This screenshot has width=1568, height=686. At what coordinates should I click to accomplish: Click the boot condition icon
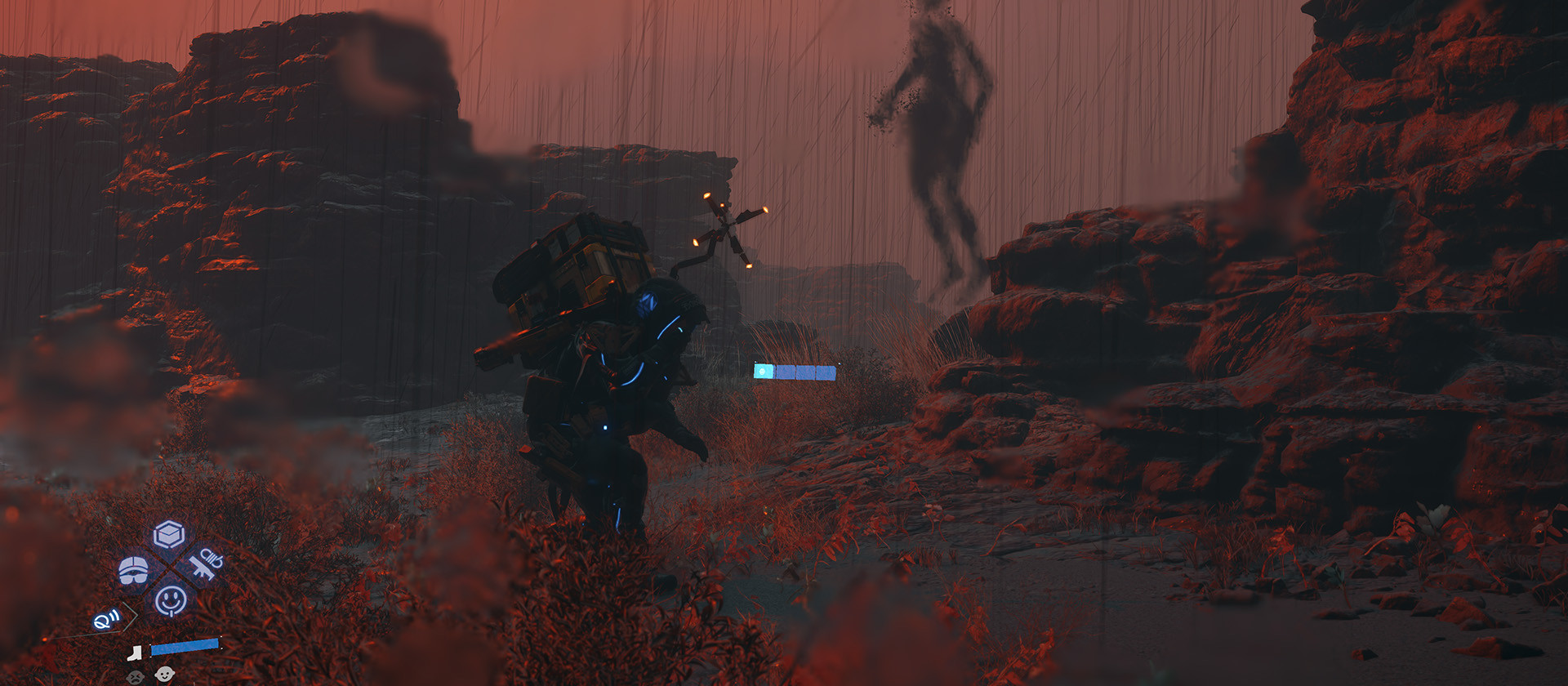pos(135,653)
